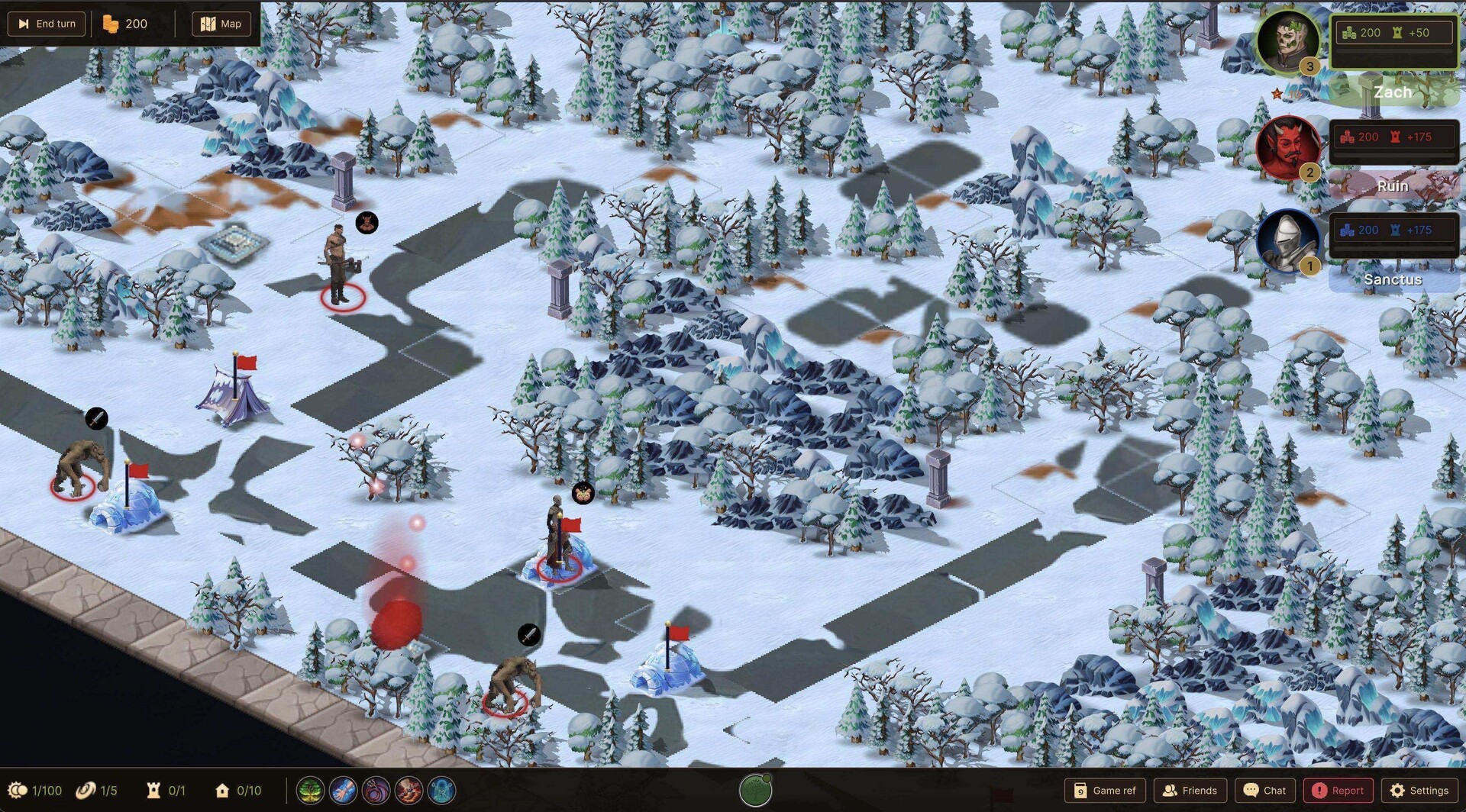Select Sanctus's armored knight portrait
Image resolution: width=1466 pixels, height=812 pixels.
pos(1288,240)
